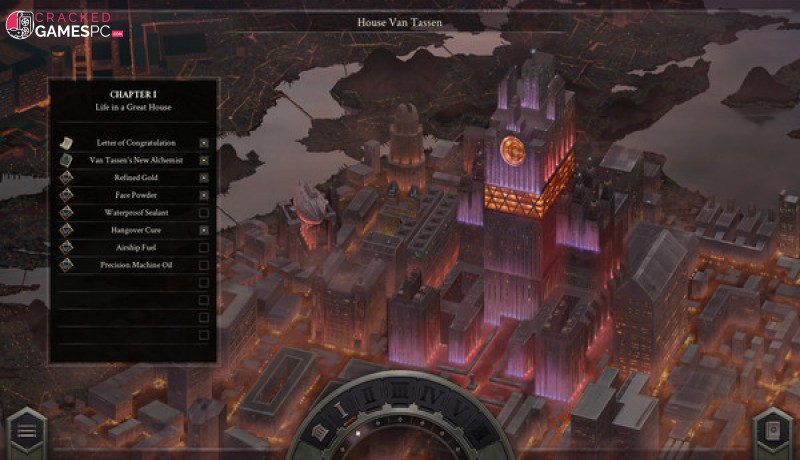Open the Waterproof Sealant puzzle
Screen dimensions: 800x460
click(135, 212)
